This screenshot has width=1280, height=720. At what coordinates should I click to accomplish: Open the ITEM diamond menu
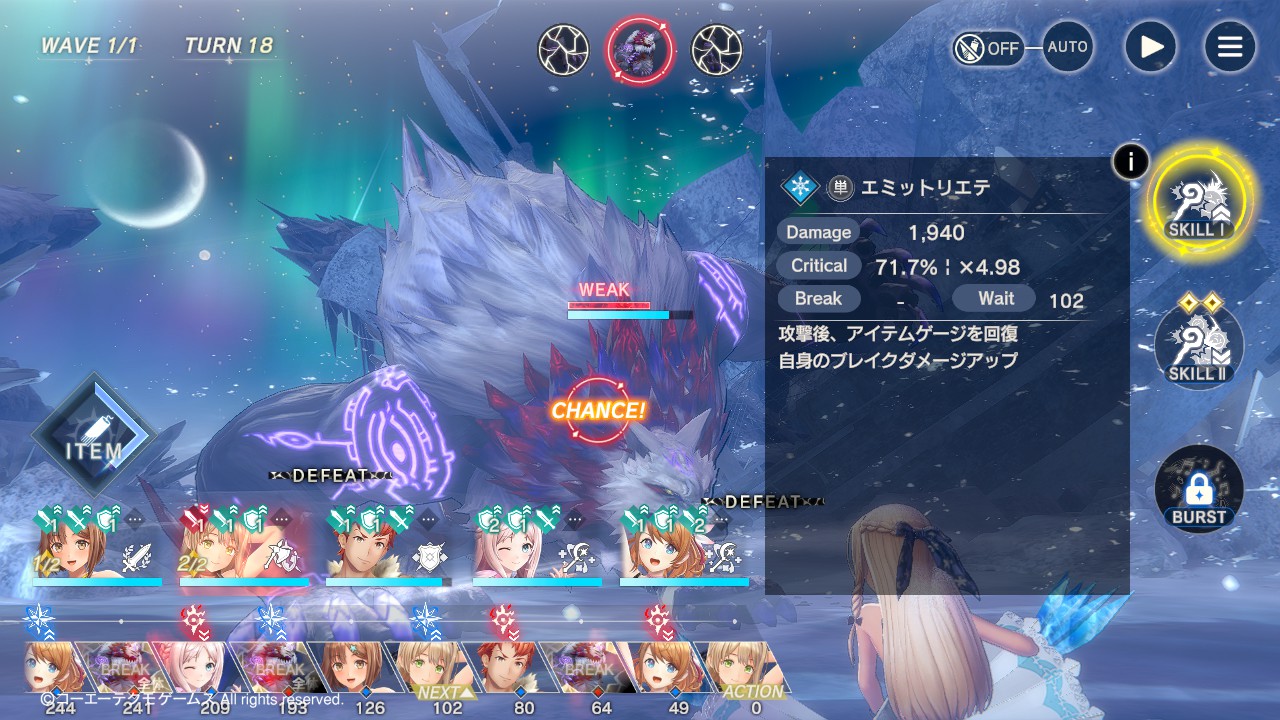(x=94, y=436)
